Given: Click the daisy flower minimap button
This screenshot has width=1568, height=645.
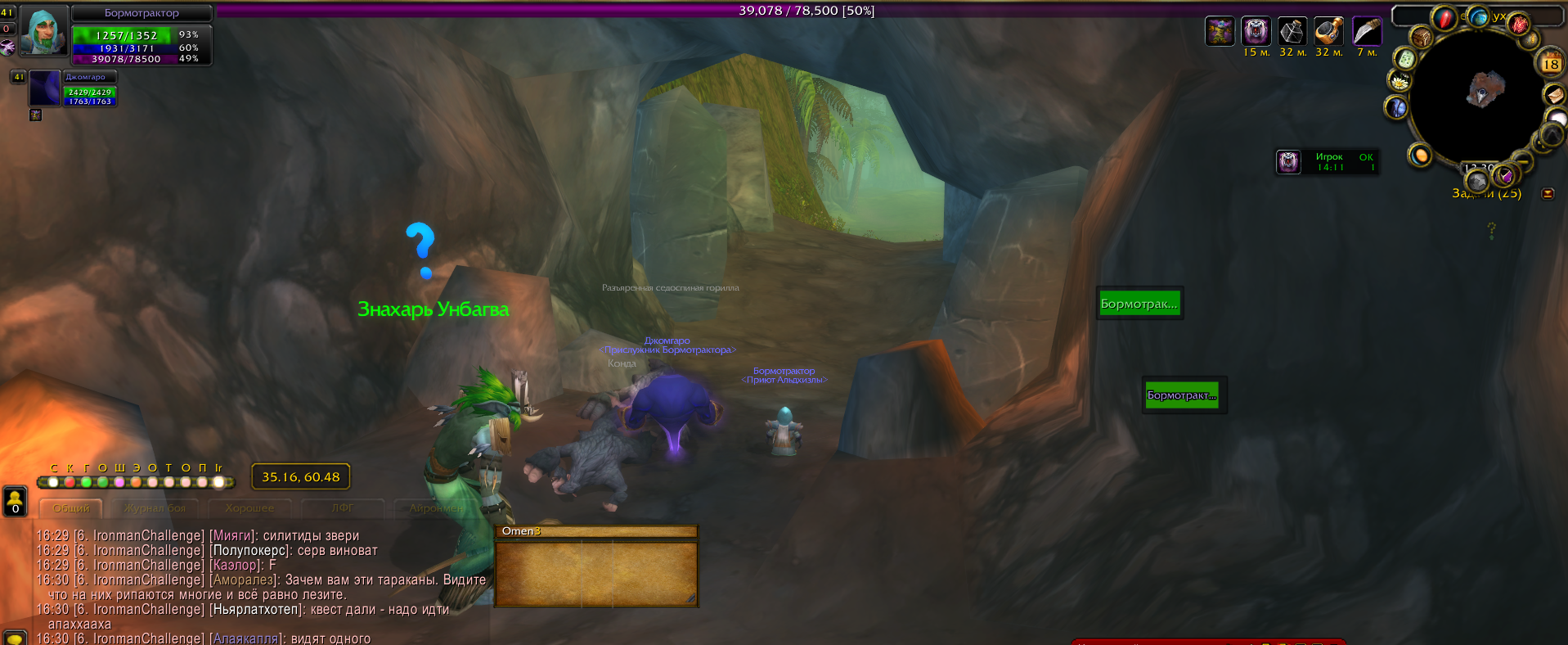Looking at the screenshot, I should [1400, 81].
